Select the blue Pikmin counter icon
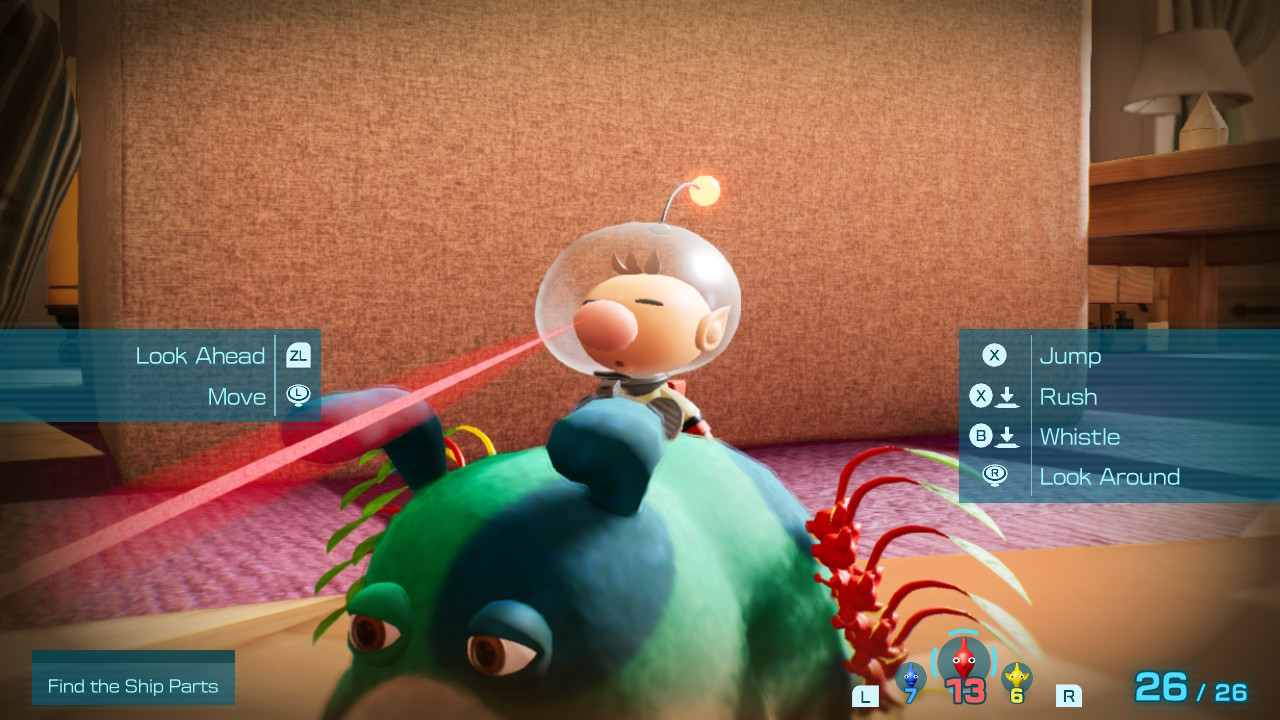 coord(910,678)
